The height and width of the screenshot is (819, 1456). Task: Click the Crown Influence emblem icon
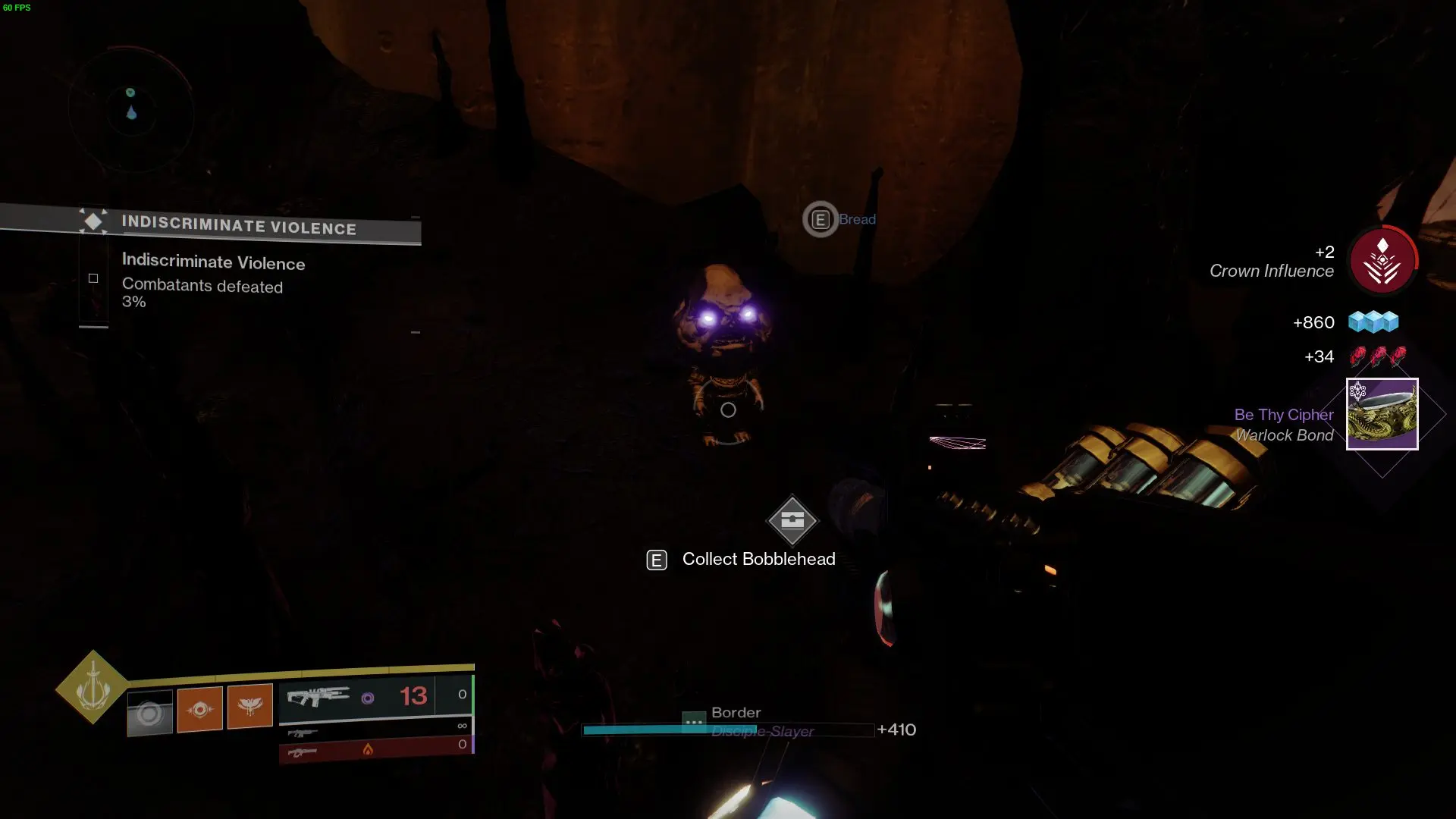point(1383,260)
